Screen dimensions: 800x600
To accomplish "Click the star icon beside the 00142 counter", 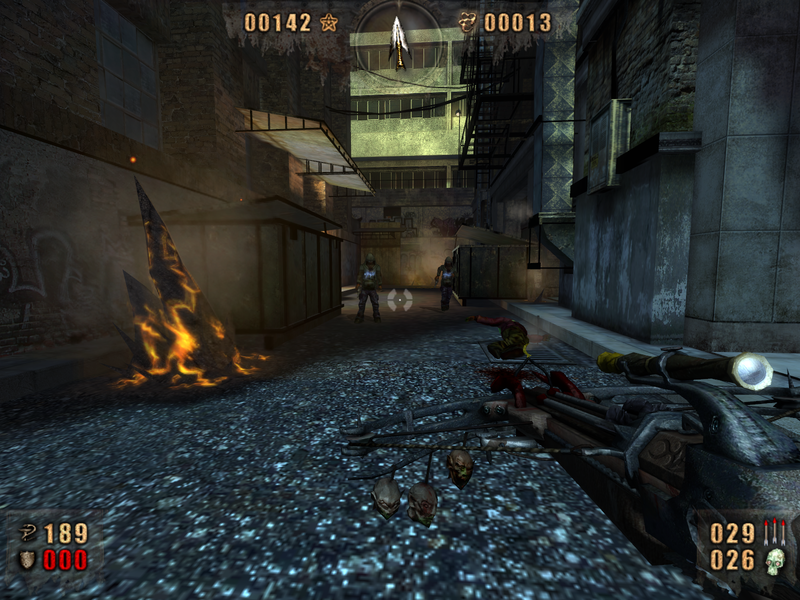I will [329, 22].
